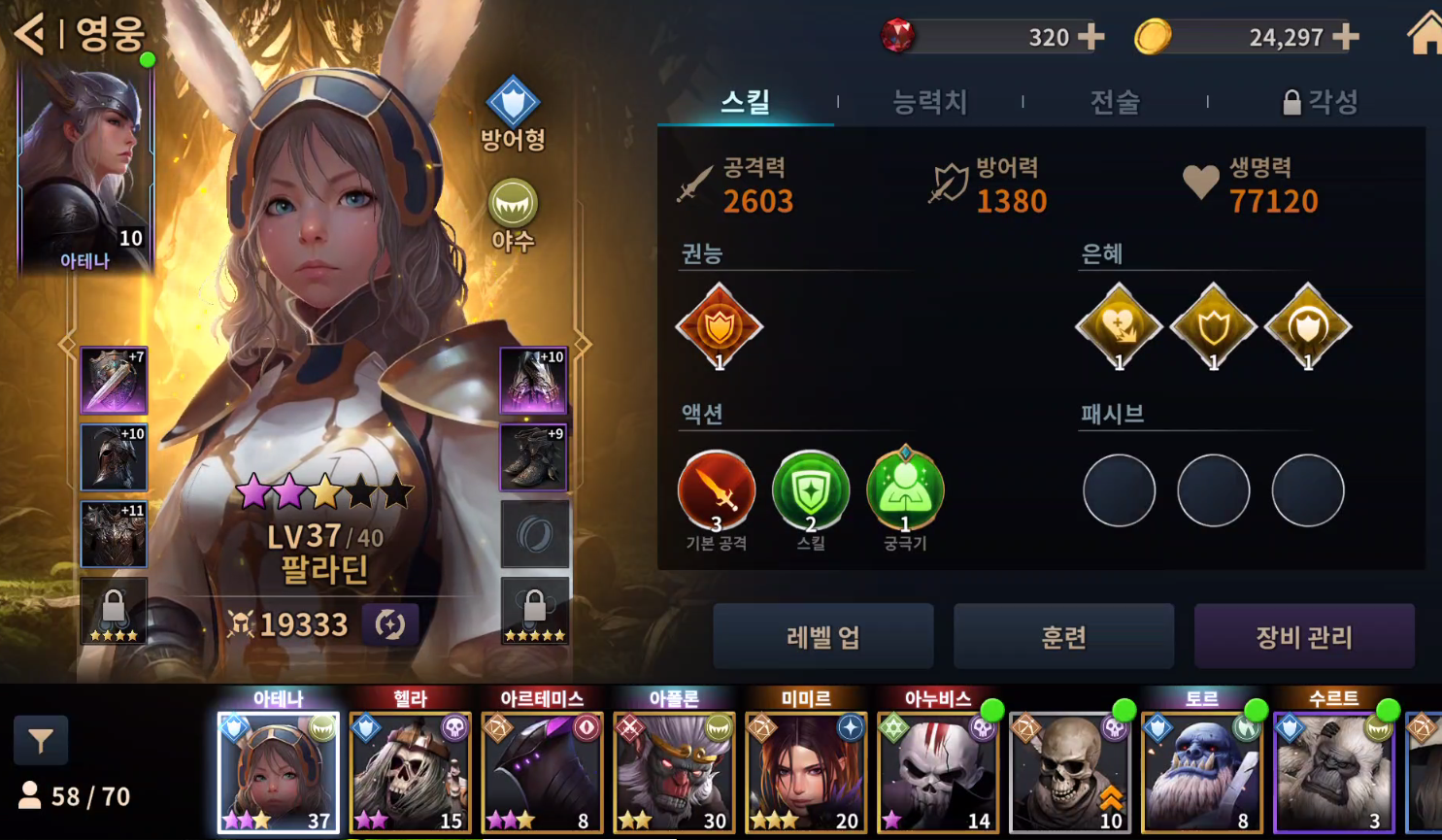Open the locked 각성 tab
Image resolution: width=1442 pixels, height=840 pixels.
point(1321,102)
